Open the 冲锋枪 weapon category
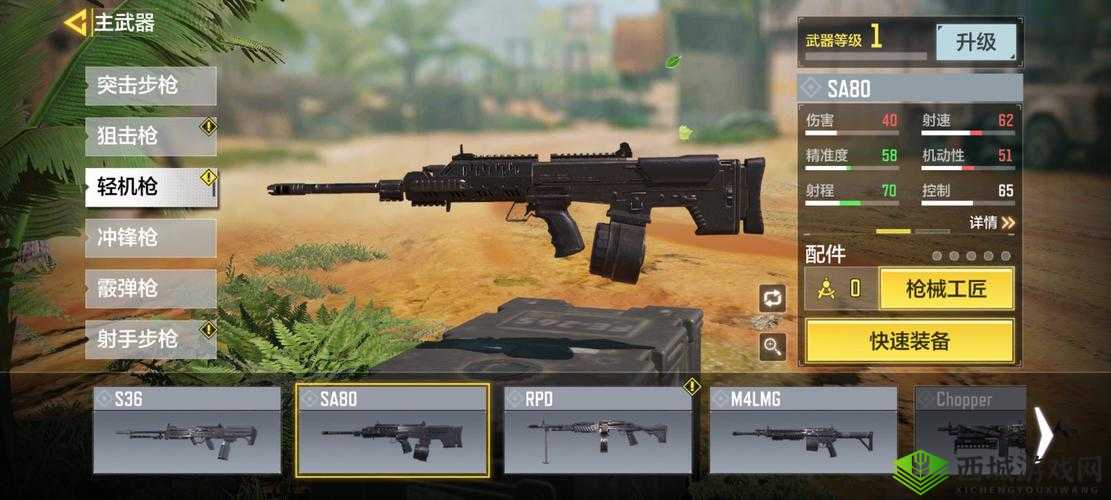The height and width of the screenshot is (500, 1111). coord(150,238)
